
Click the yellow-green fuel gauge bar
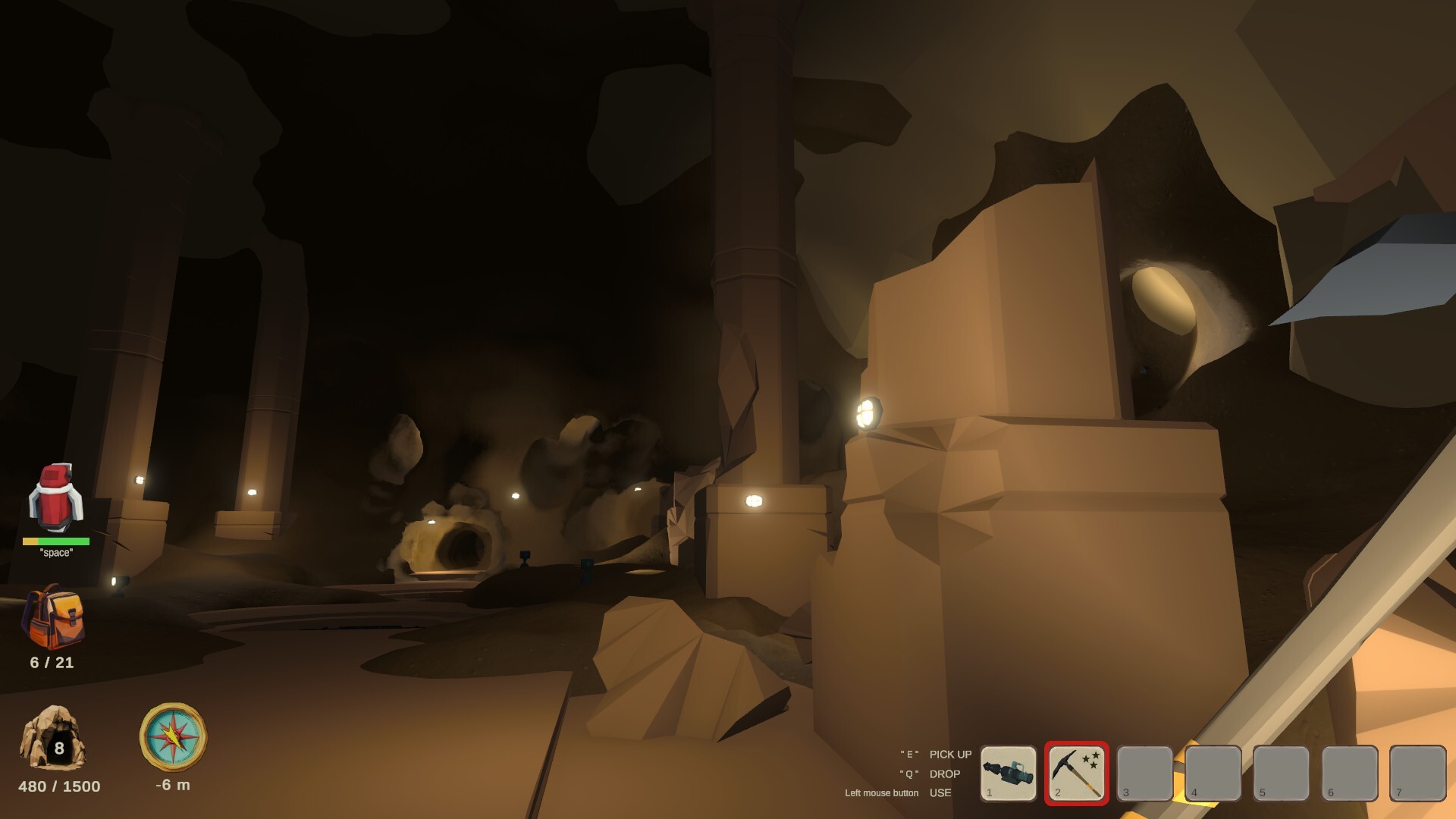(56, 541)
